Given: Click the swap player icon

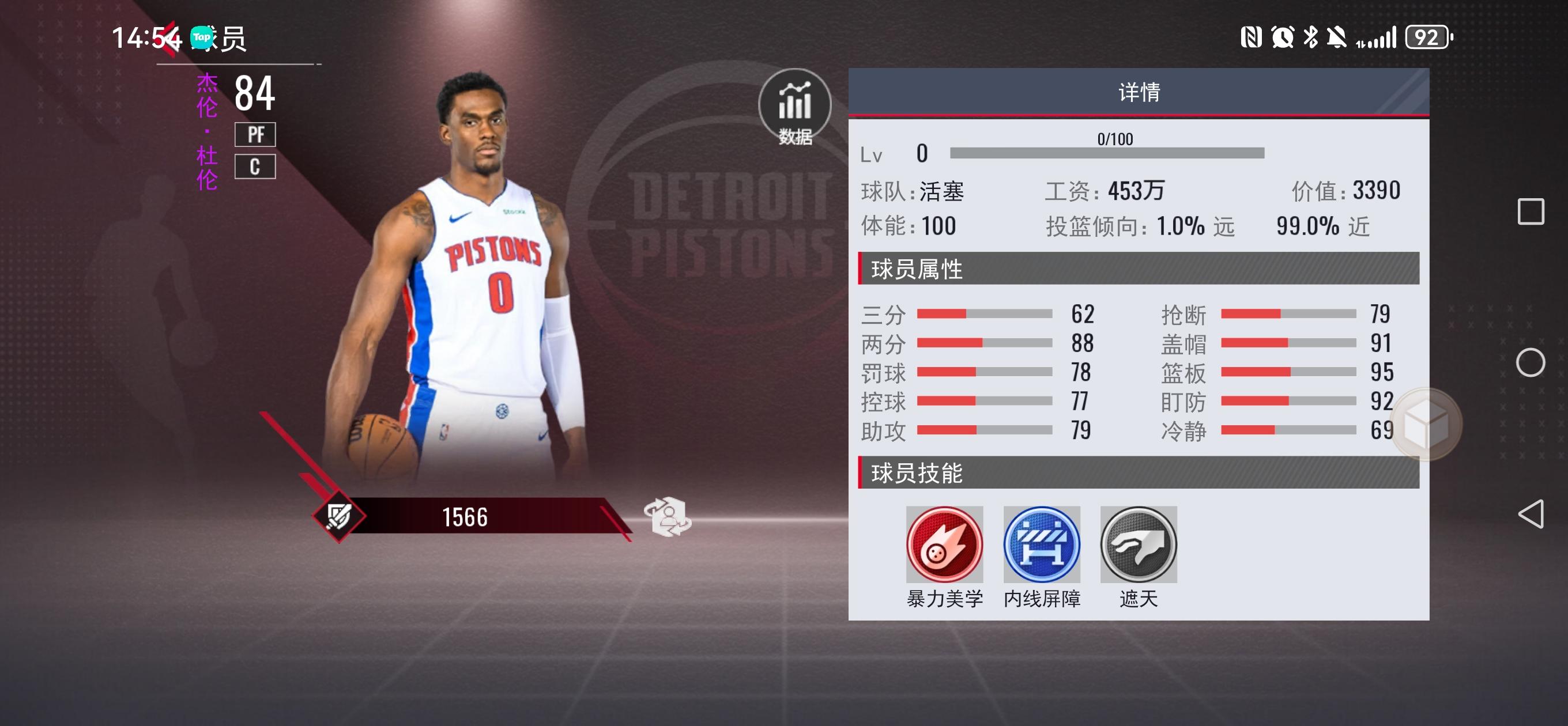Looking at the screenshot, I should pos(668,517).
